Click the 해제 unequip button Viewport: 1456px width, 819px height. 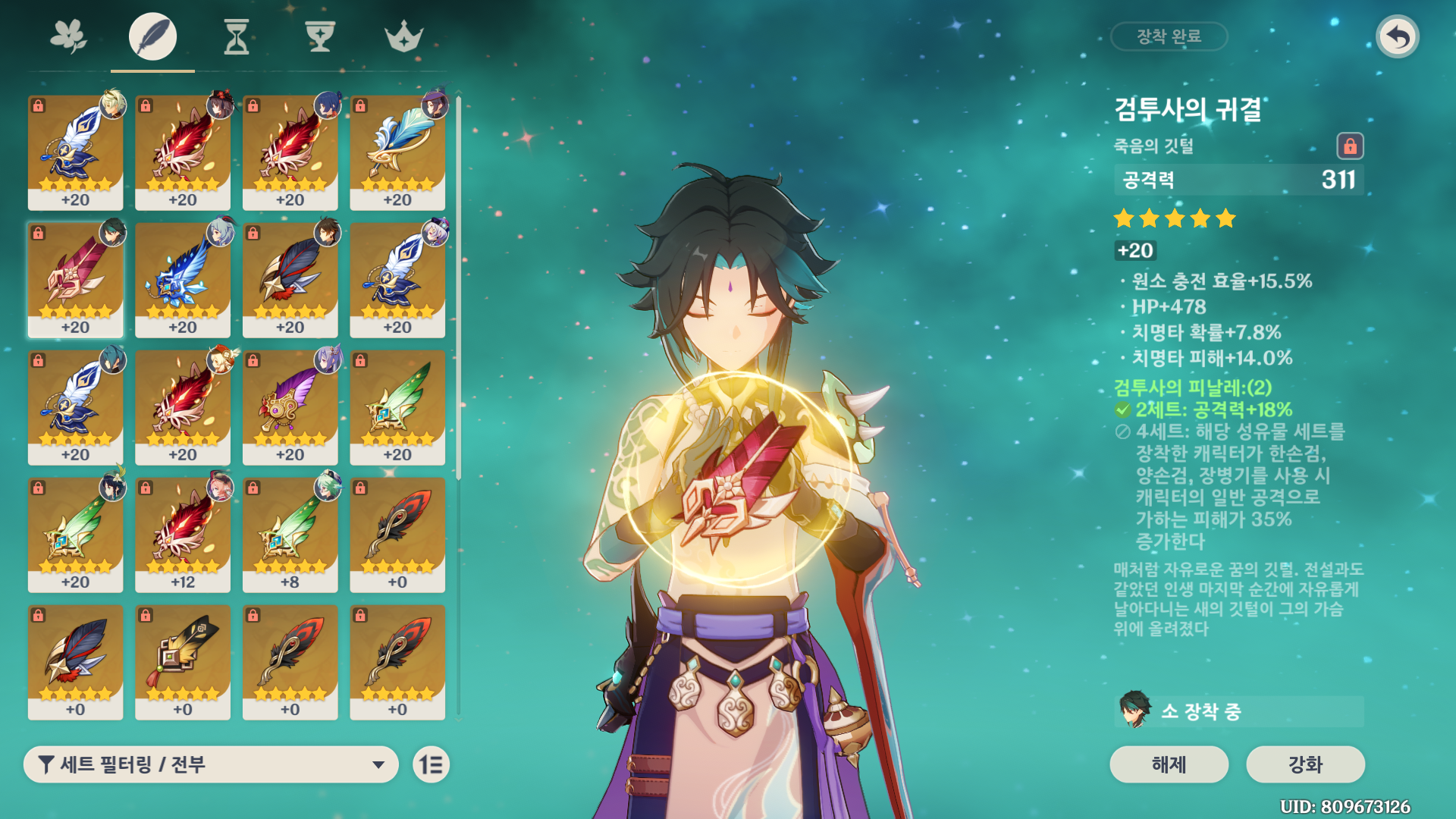[1169, 764]
